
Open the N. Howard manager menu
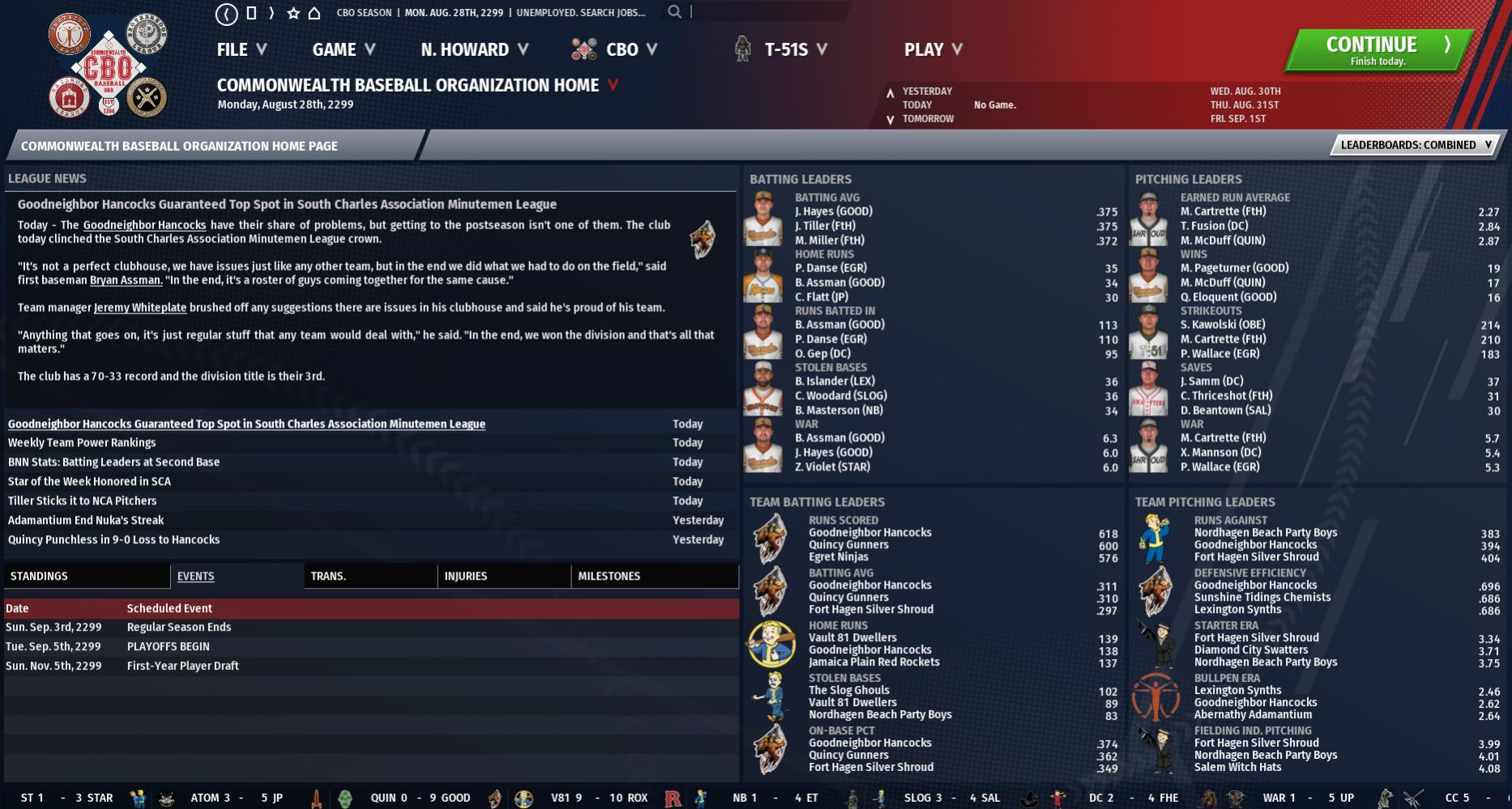tap(474, 49)
